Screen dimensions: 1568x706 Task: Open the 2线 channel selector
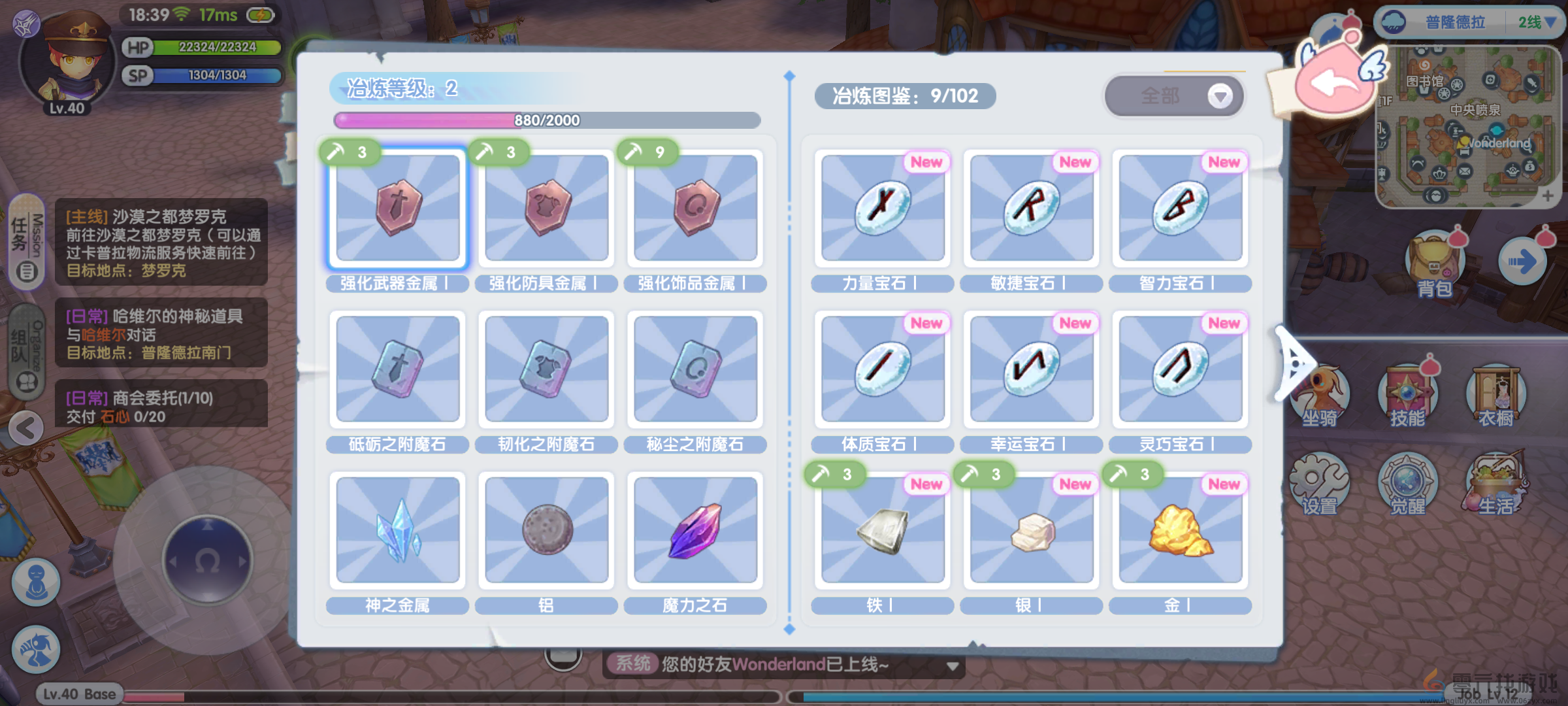1537,22
